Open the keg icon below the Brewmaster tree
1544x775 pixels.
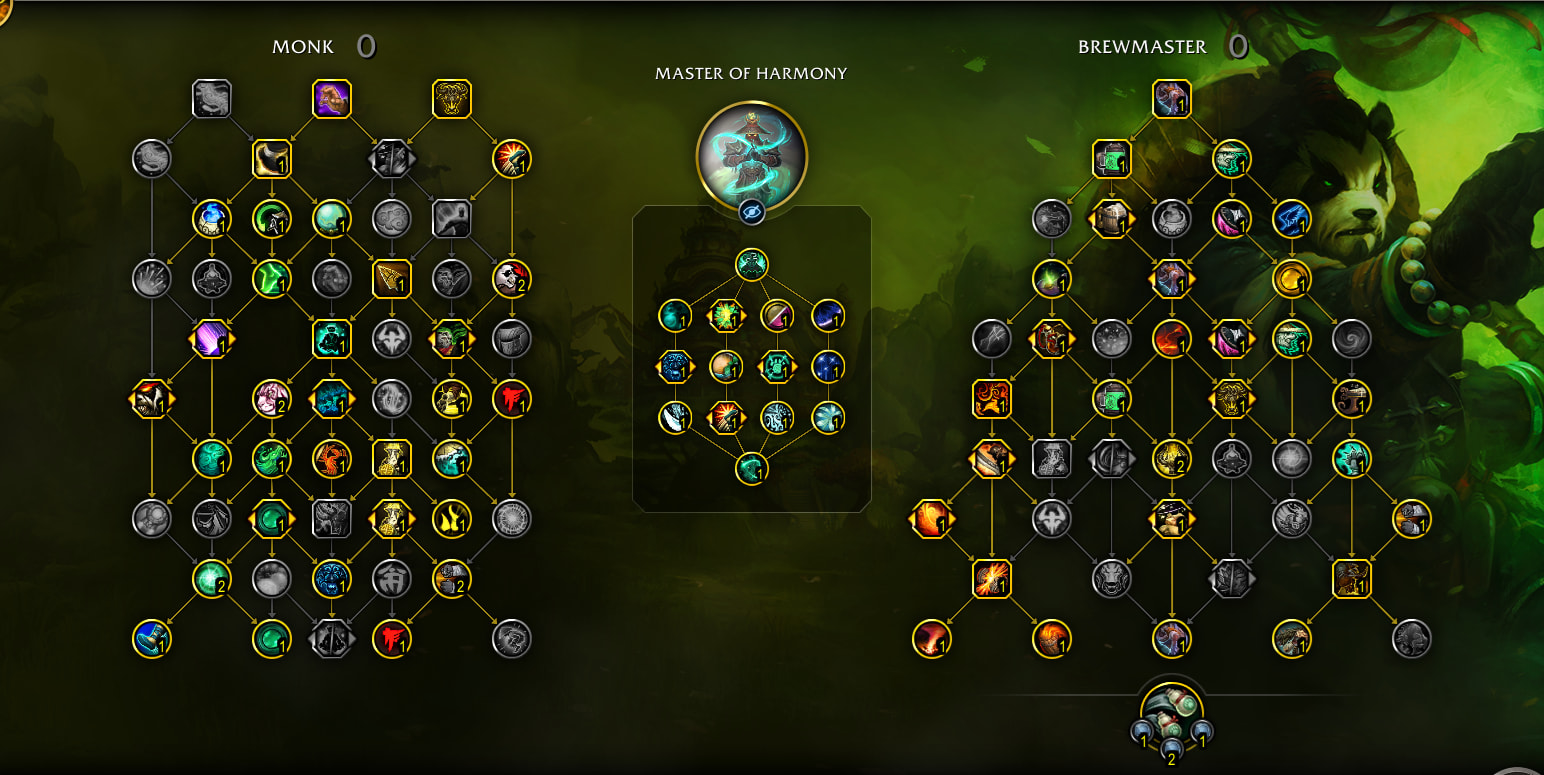point(1171,711)
